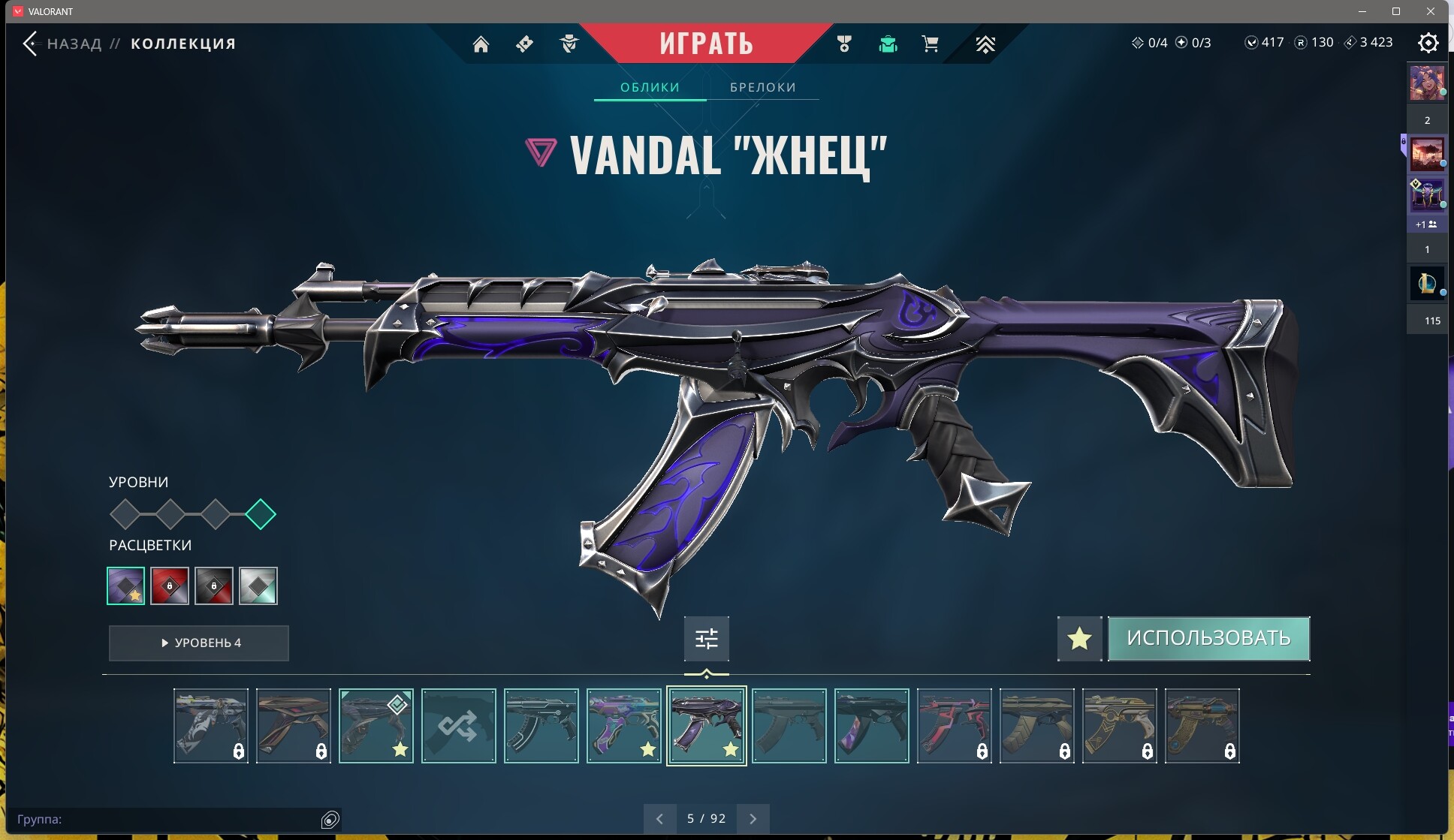Go back using the НАЗАД arrow

coord(30,44)
